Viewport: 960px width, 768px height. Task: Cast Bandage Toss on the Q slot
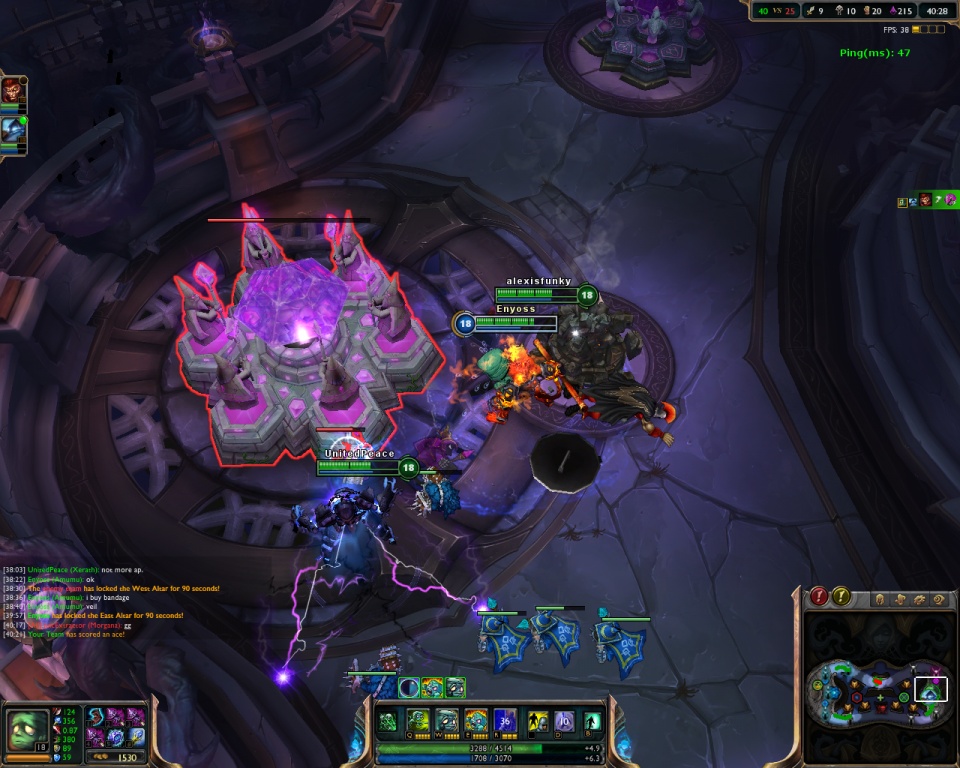click(417, 720)
